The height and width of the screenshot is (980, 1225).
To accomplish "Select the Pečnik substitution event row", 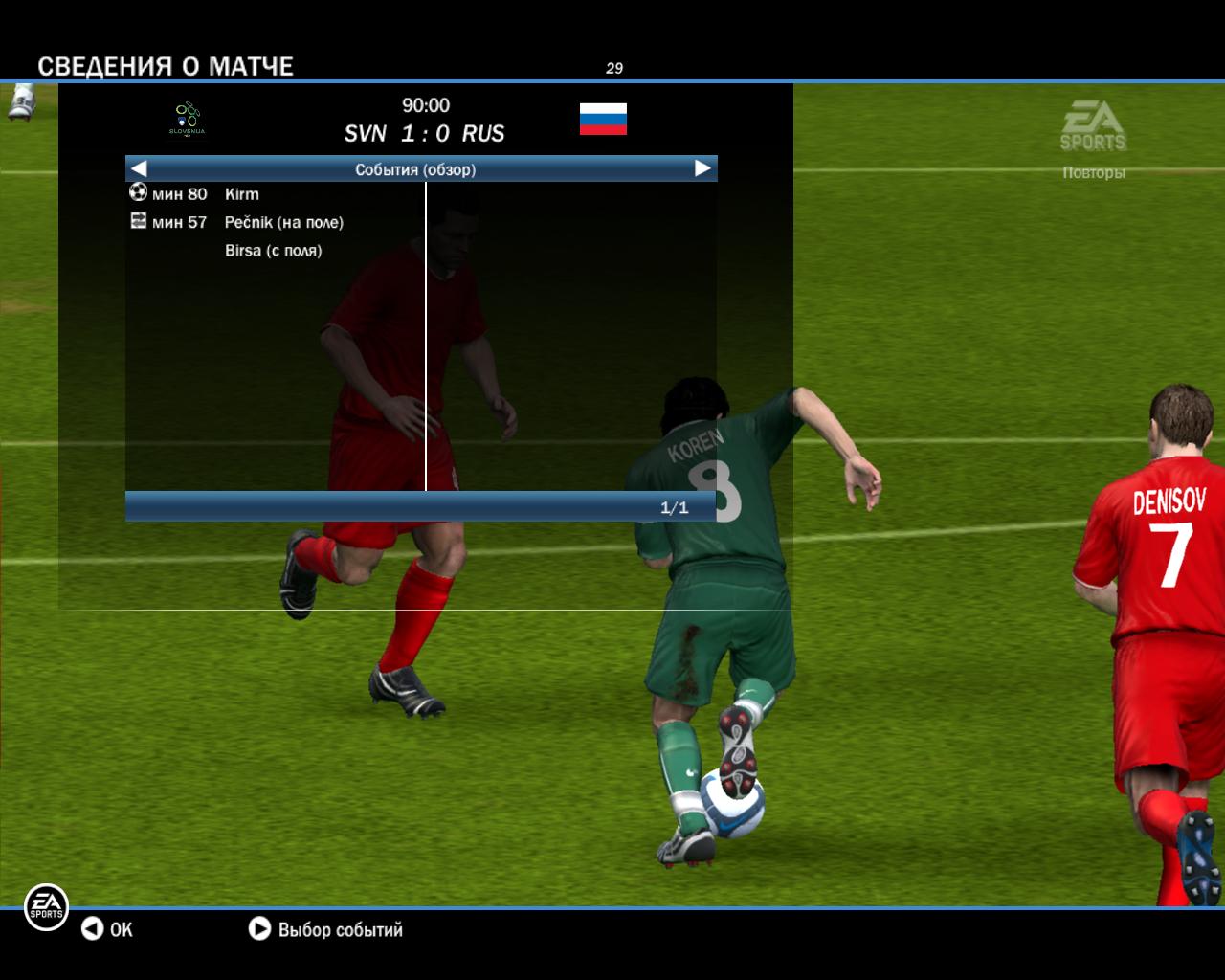I will click(x=283, y=222).
